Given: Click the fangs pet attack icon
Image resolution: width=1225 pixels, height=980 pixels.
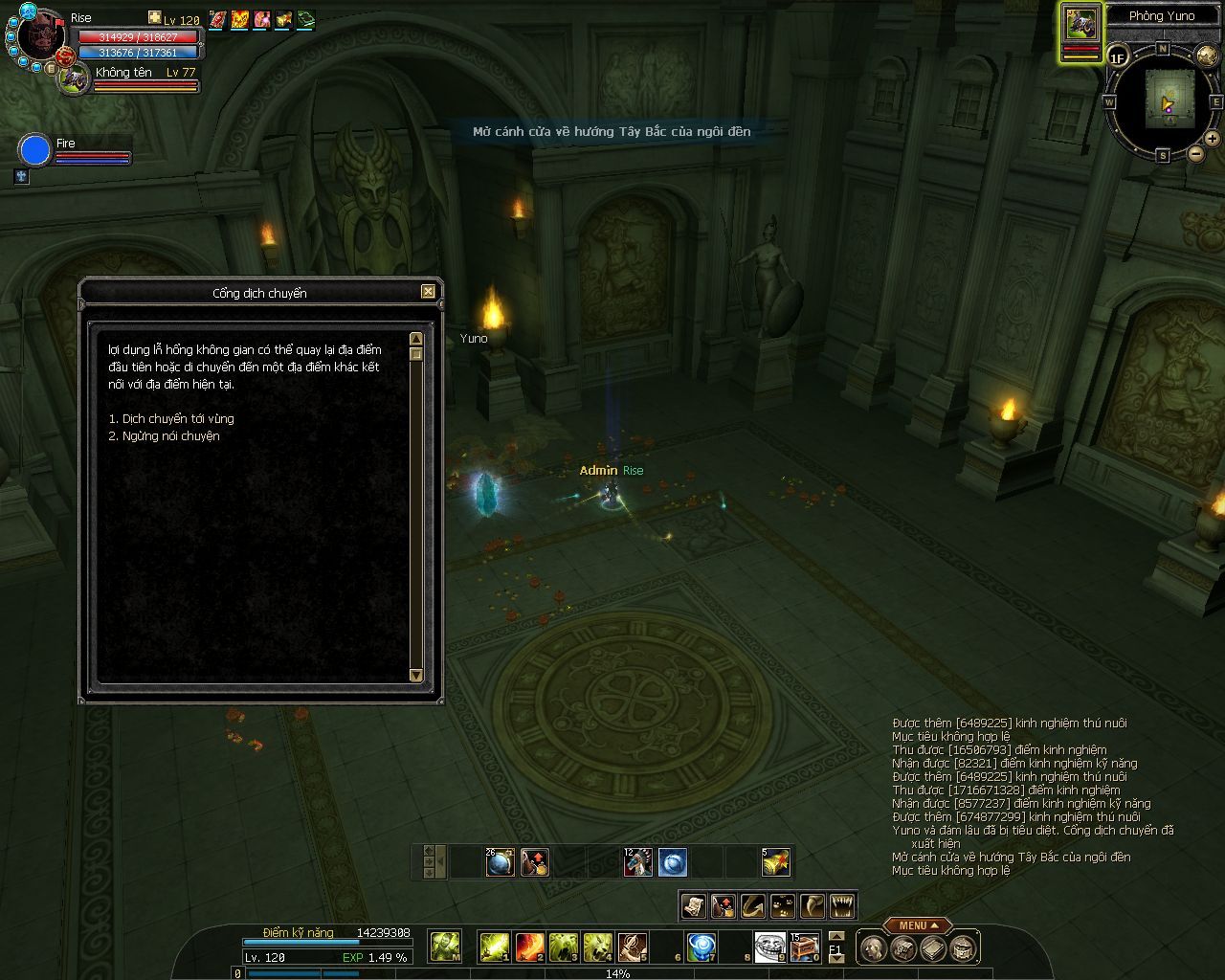Looking at the screenshot, I should (842, 905).
